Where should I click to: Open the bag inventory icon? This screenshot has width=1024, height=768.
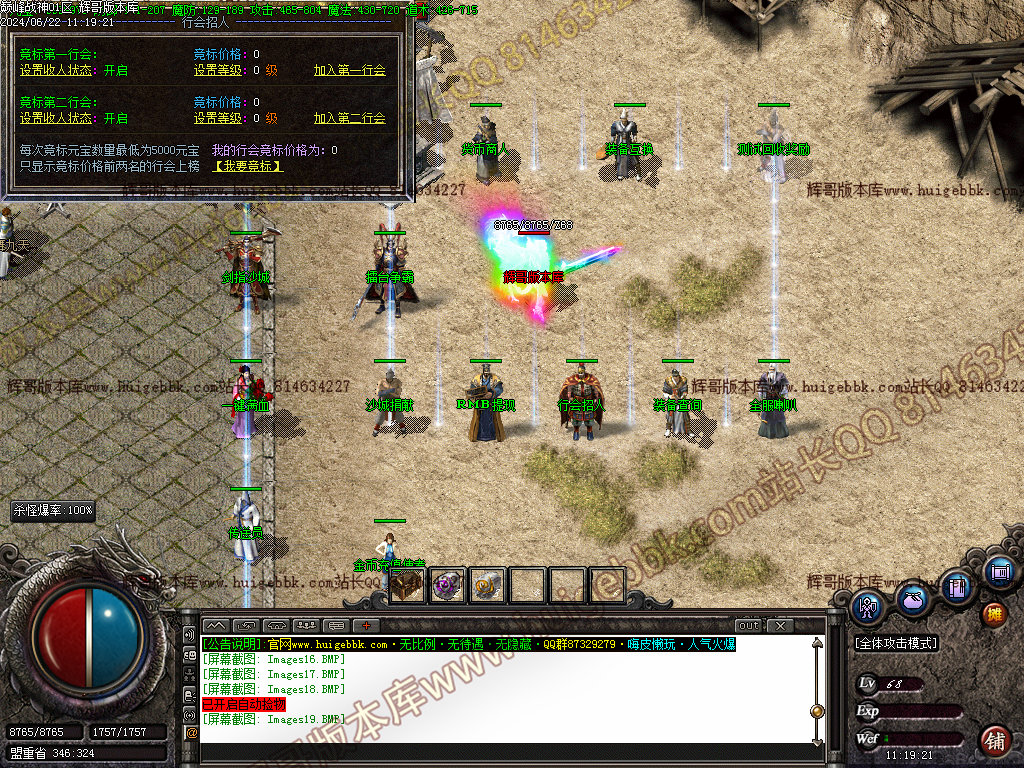point(912,598)
